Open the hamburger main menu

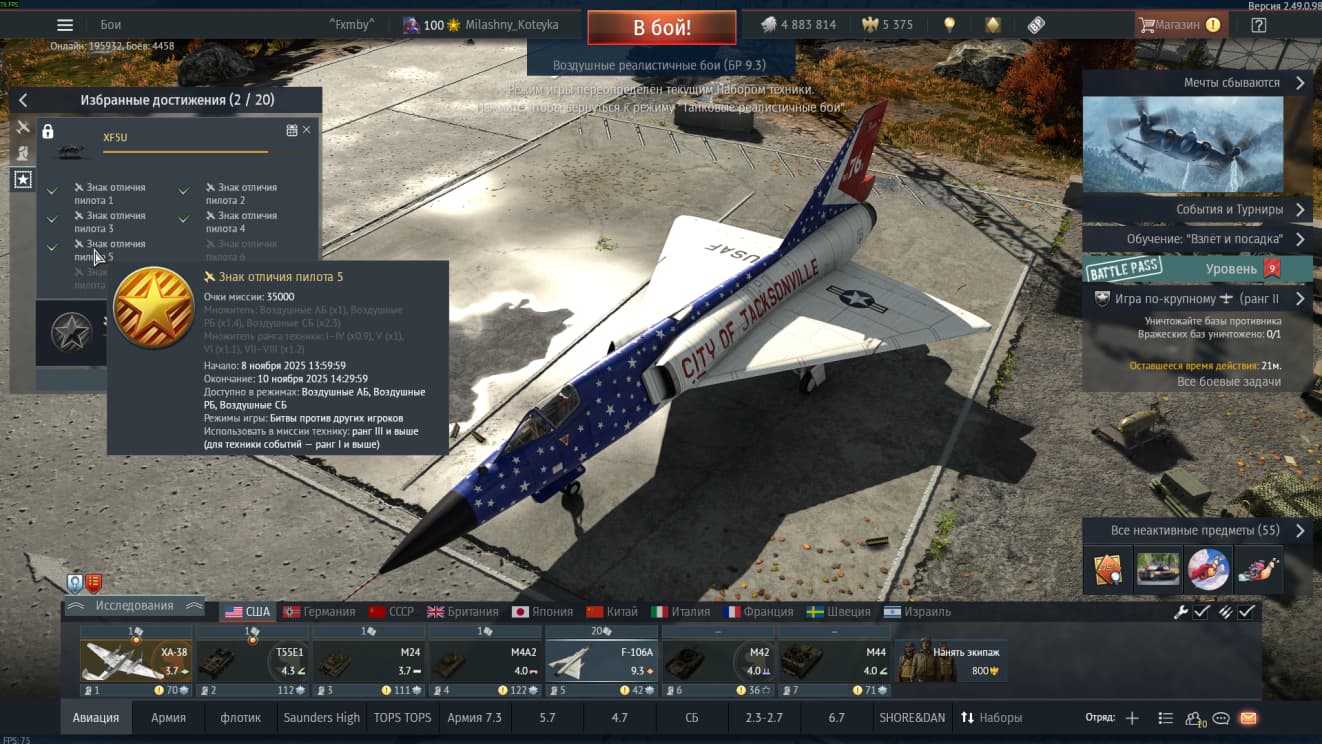pos(65,25)
